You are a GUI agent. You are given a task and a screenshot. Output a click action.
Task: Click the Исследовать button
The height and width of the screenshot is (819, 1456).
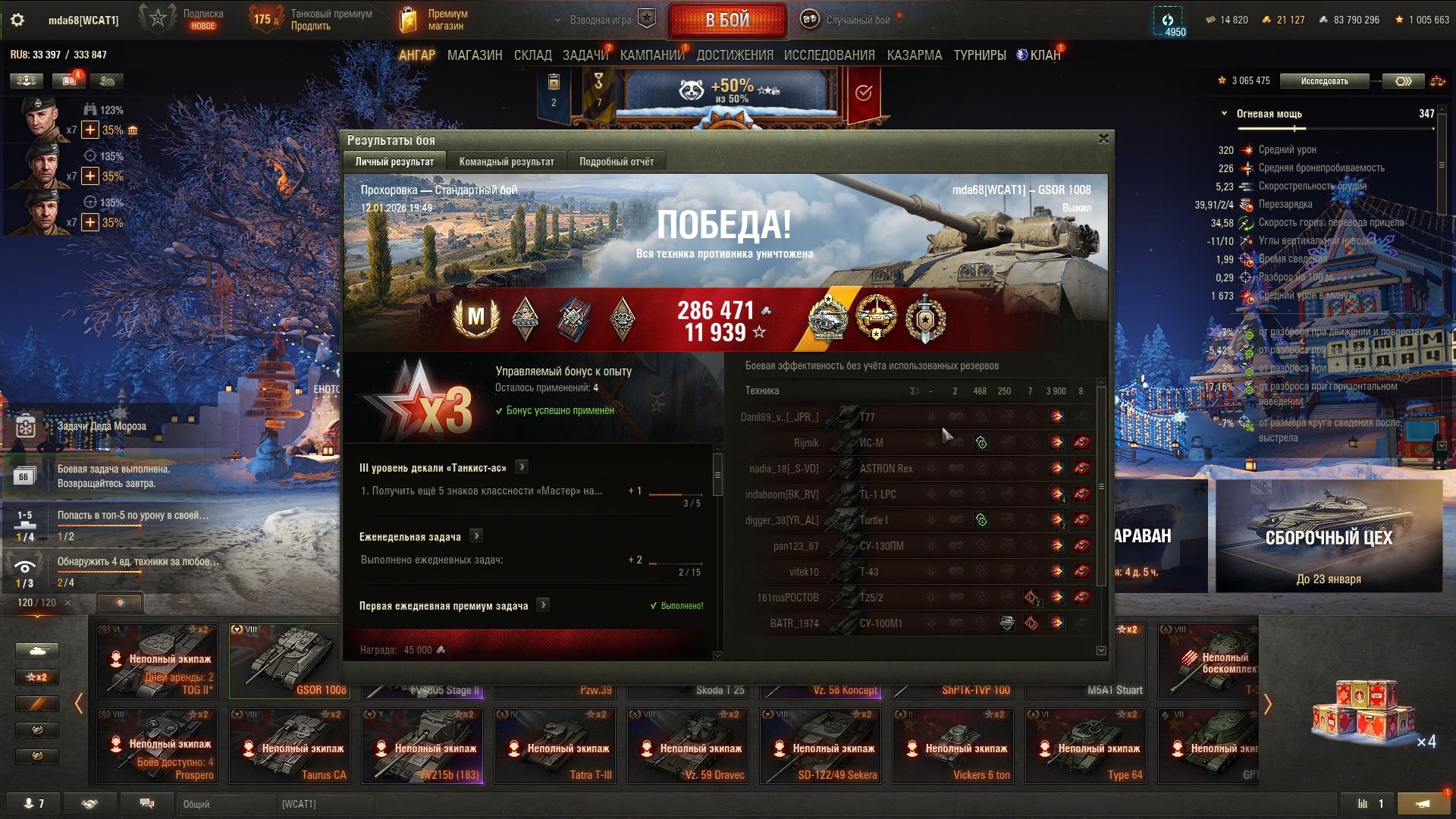tap(1324, 81)
